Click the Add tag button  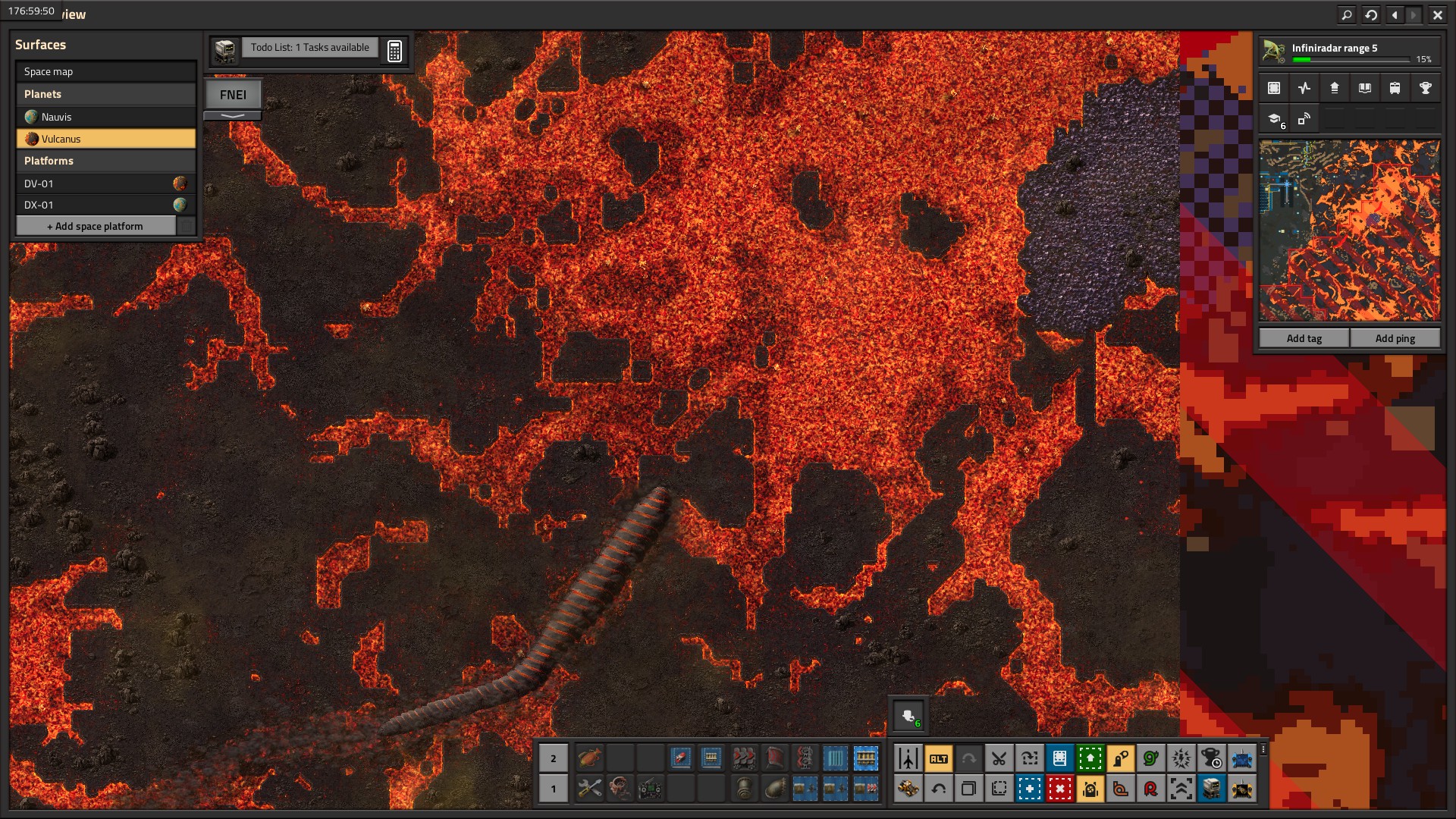click(x=1304, y=338)
